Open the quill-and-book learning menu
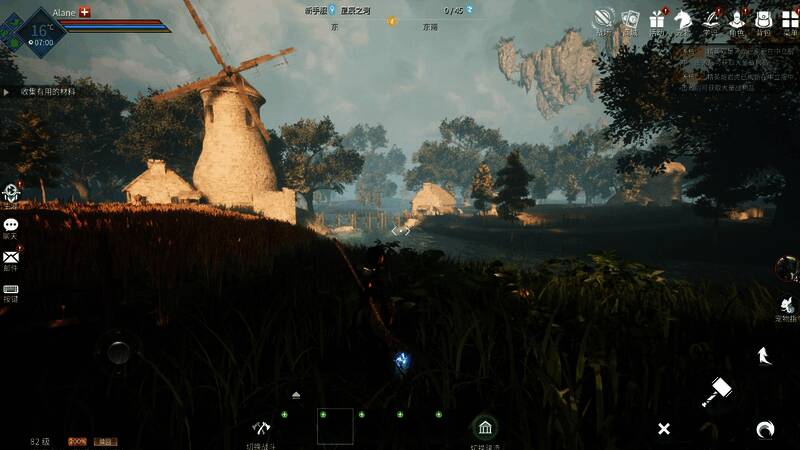Screen dimensions: 800x450 (711, 20)
